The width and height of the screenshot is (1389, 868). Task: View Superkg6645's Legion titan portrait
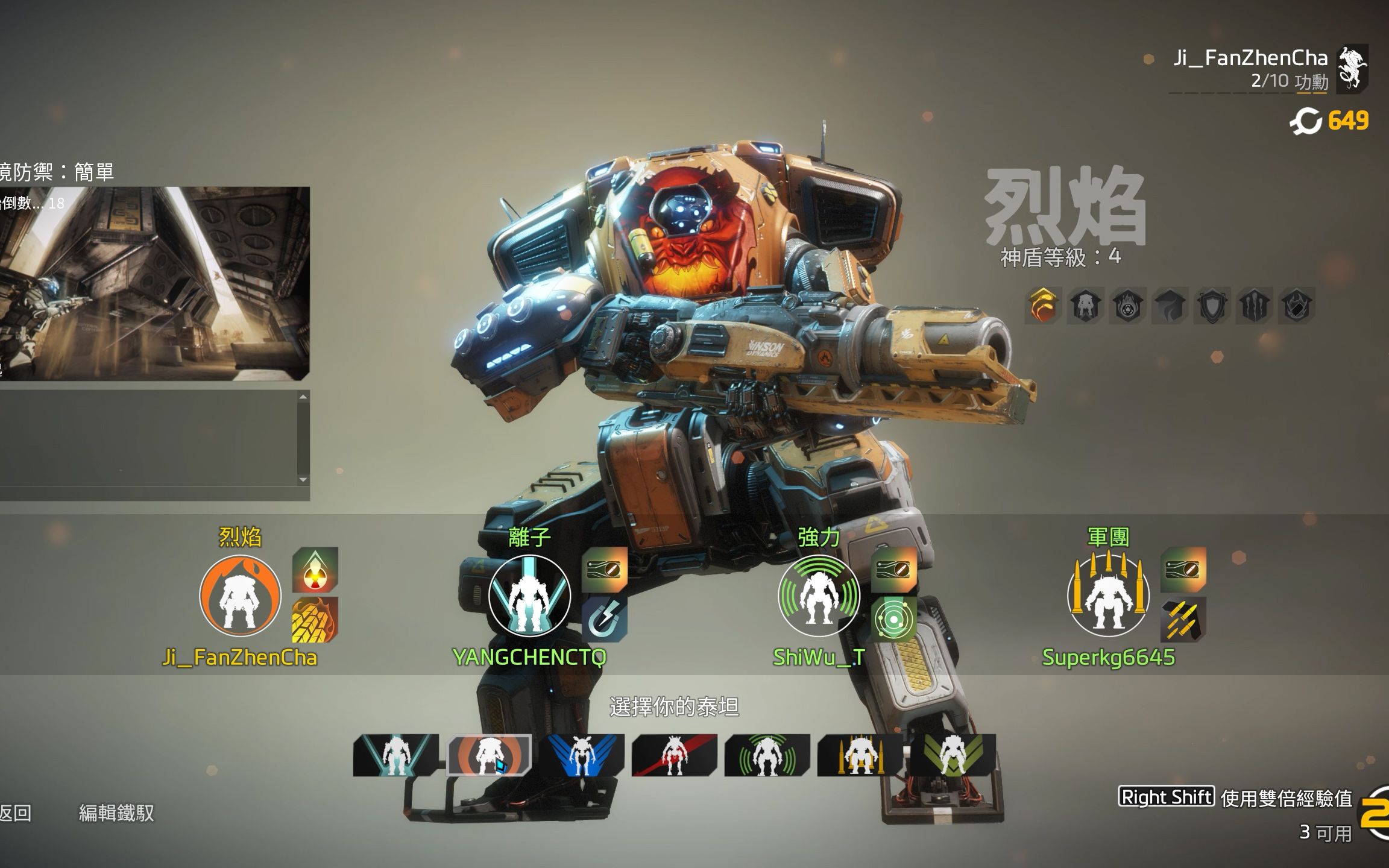(1108, 596)
